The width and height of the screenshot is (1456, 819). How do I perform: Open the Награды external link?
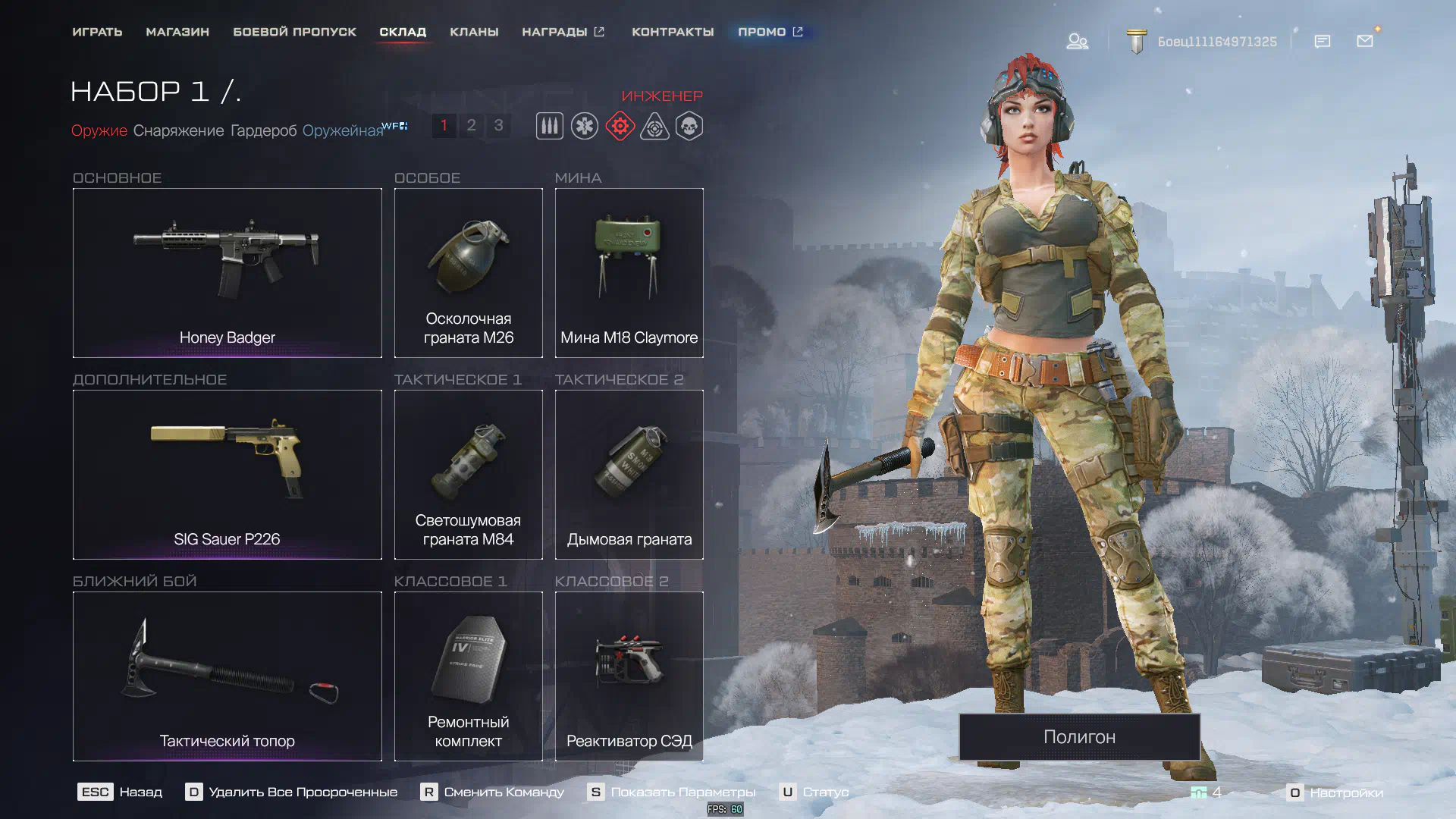(x=563, y=32)
